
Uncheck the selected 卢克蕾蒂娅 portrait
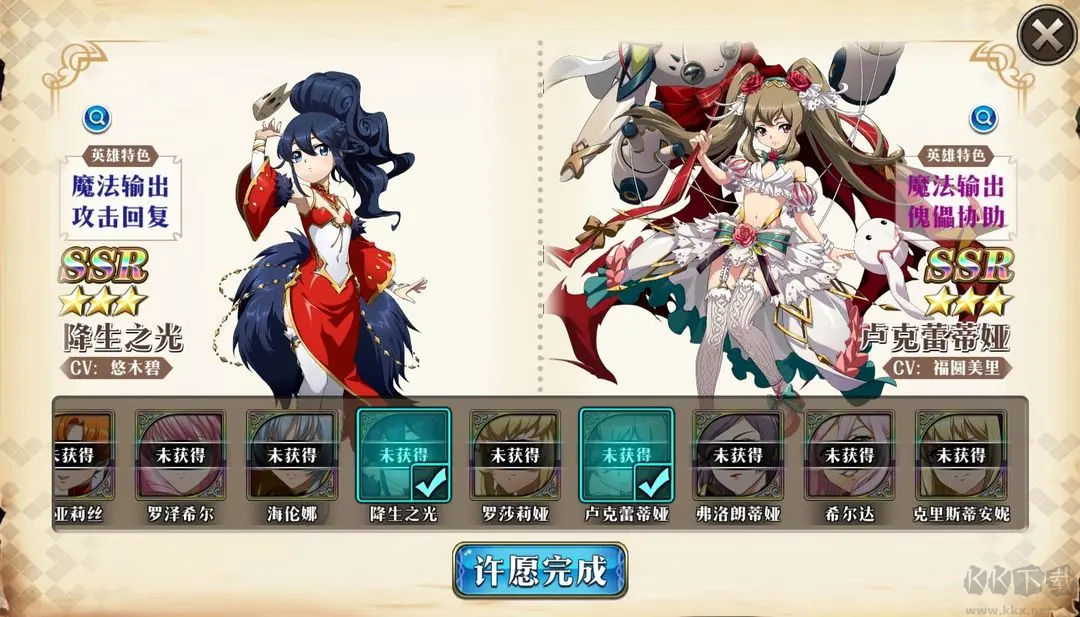pos(627,455)
